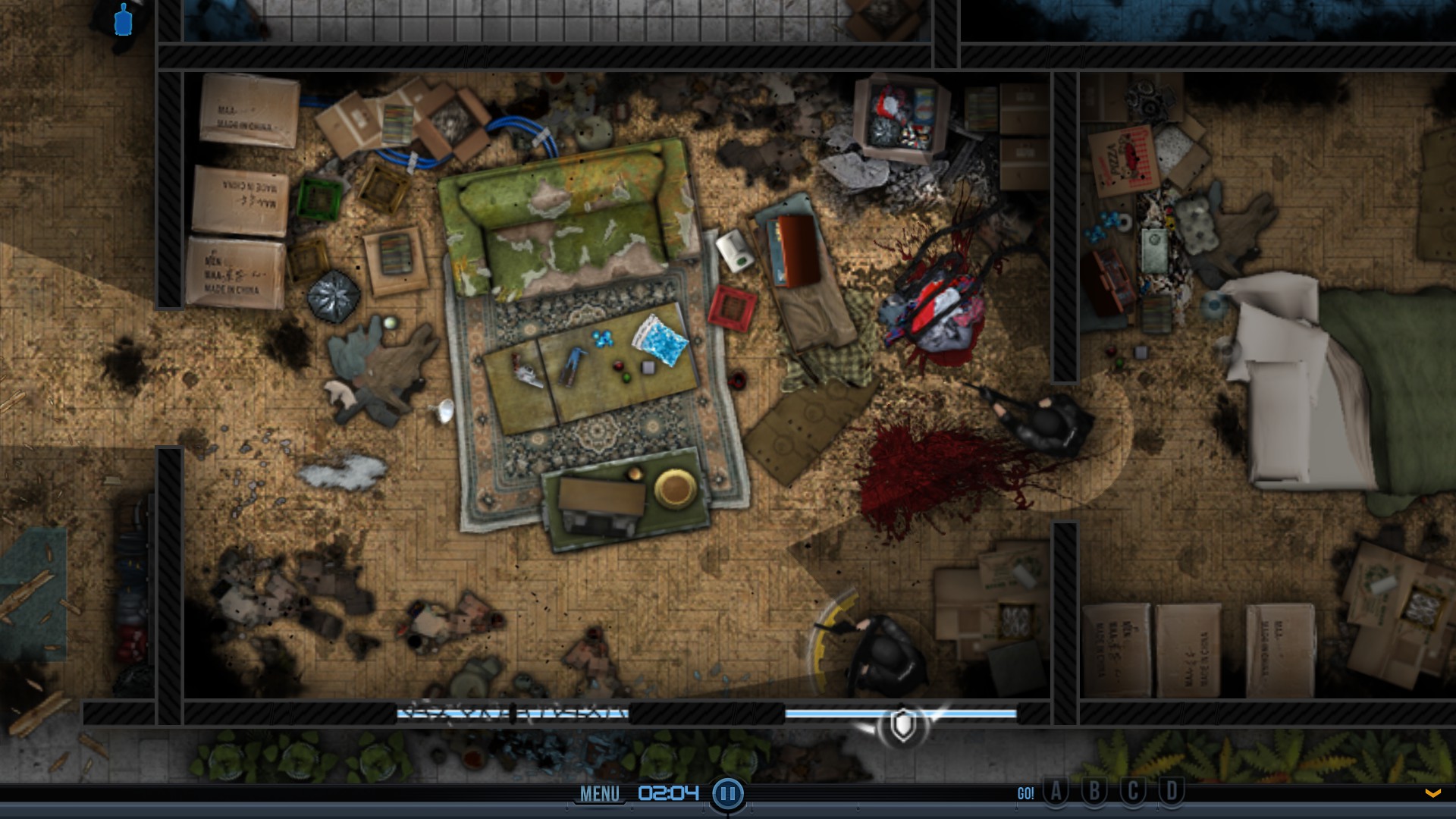This screenshot has width=1456, height=819.
Task: Pause the mission with the pause button
Action: 727,793
